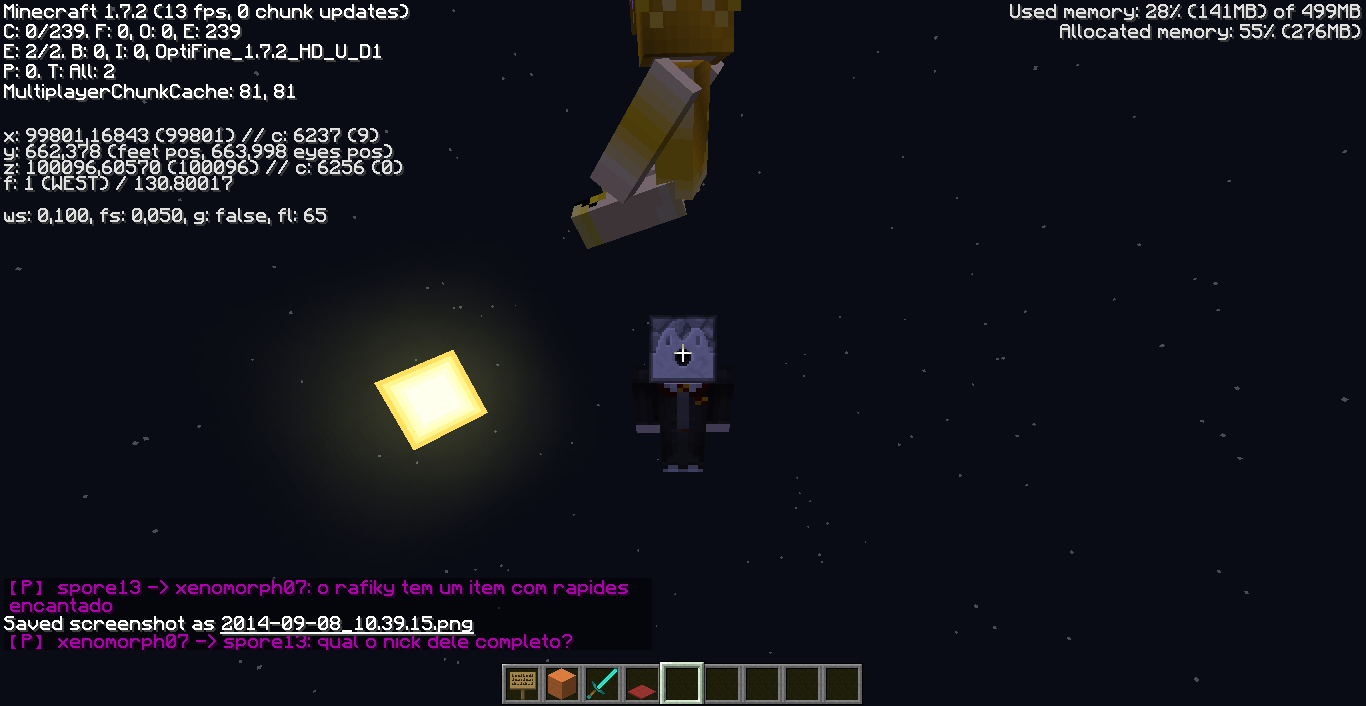
Task: Click the highlighted empty hotbar slot
Action: [682, 684]
